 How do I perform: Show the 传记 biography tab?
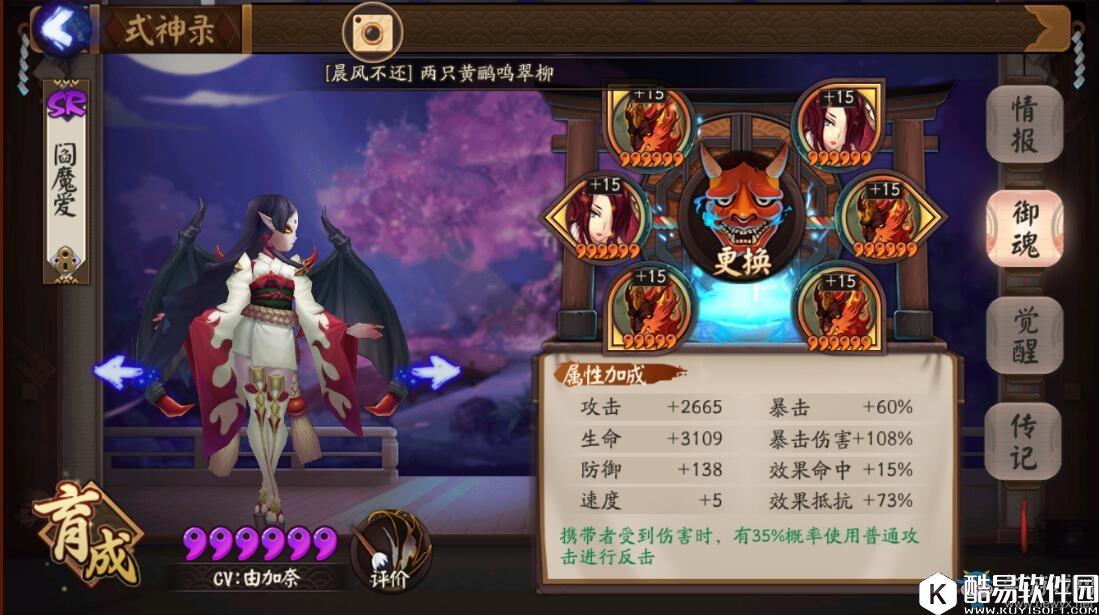pyautogui.click(x=1023, y=442)
